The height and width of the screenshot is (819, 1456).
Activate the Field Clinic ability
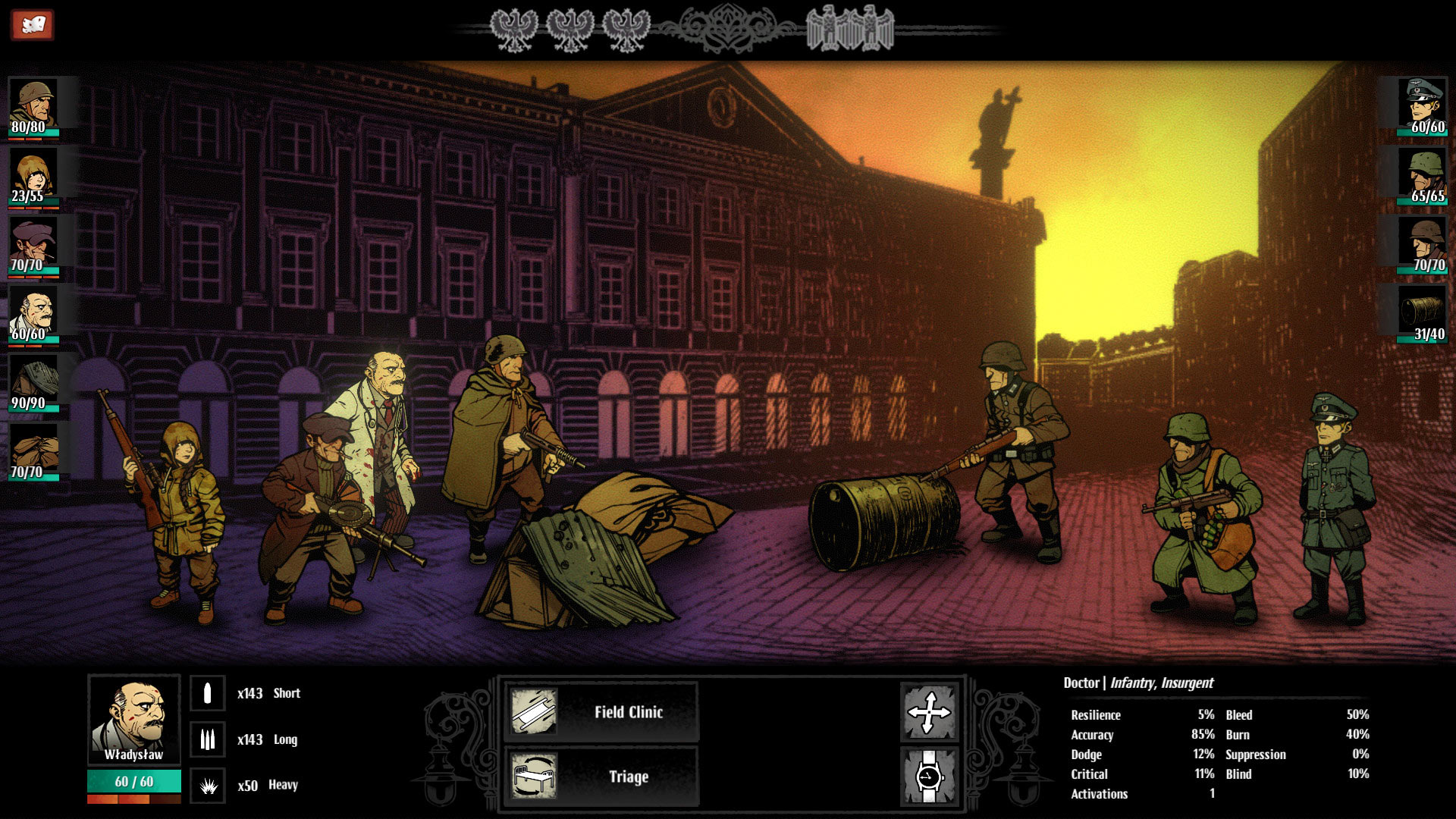[628, 713]
